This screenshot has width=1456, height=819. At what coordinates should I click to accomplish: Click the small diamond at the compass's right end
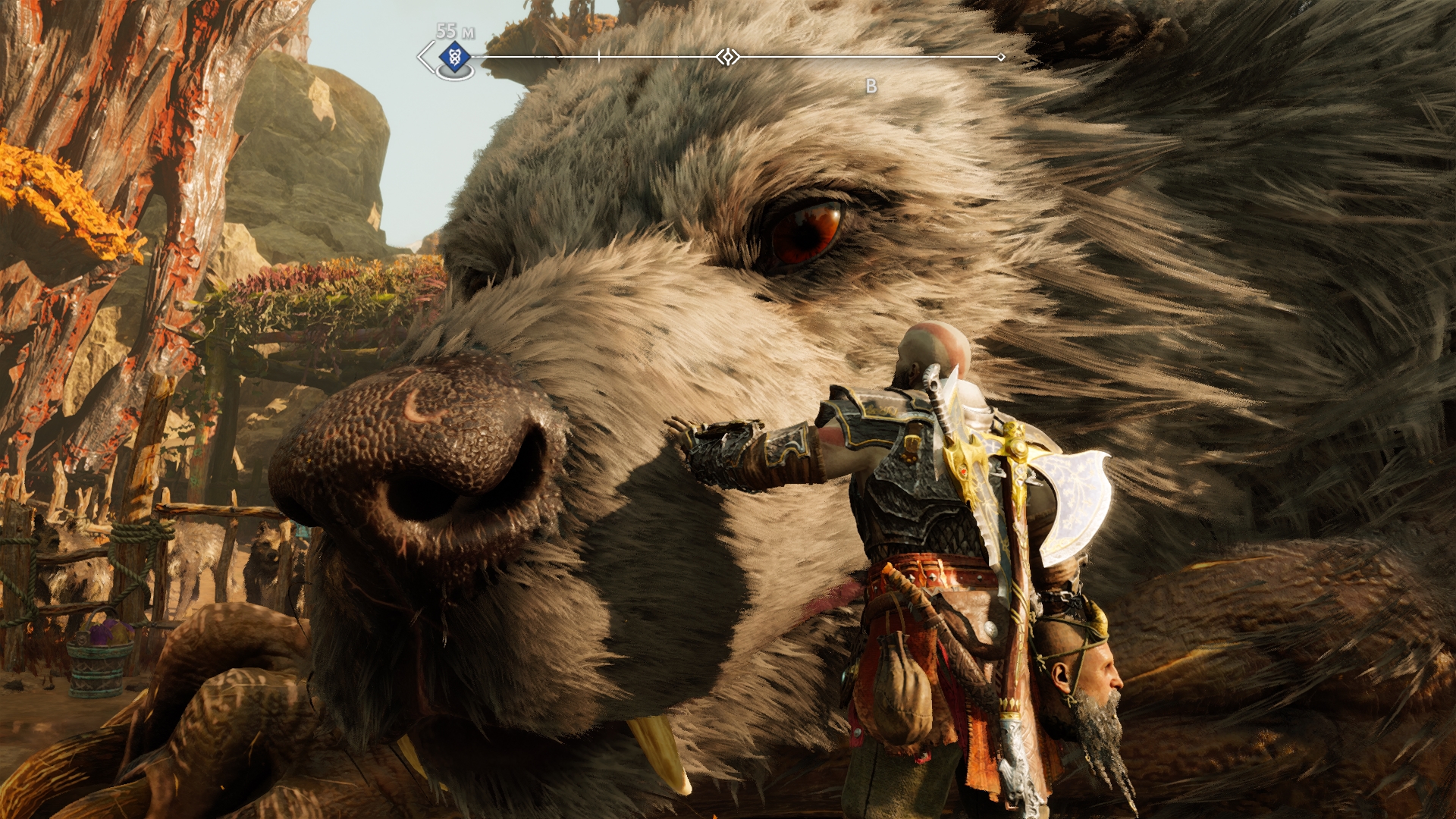[1001, 57]
